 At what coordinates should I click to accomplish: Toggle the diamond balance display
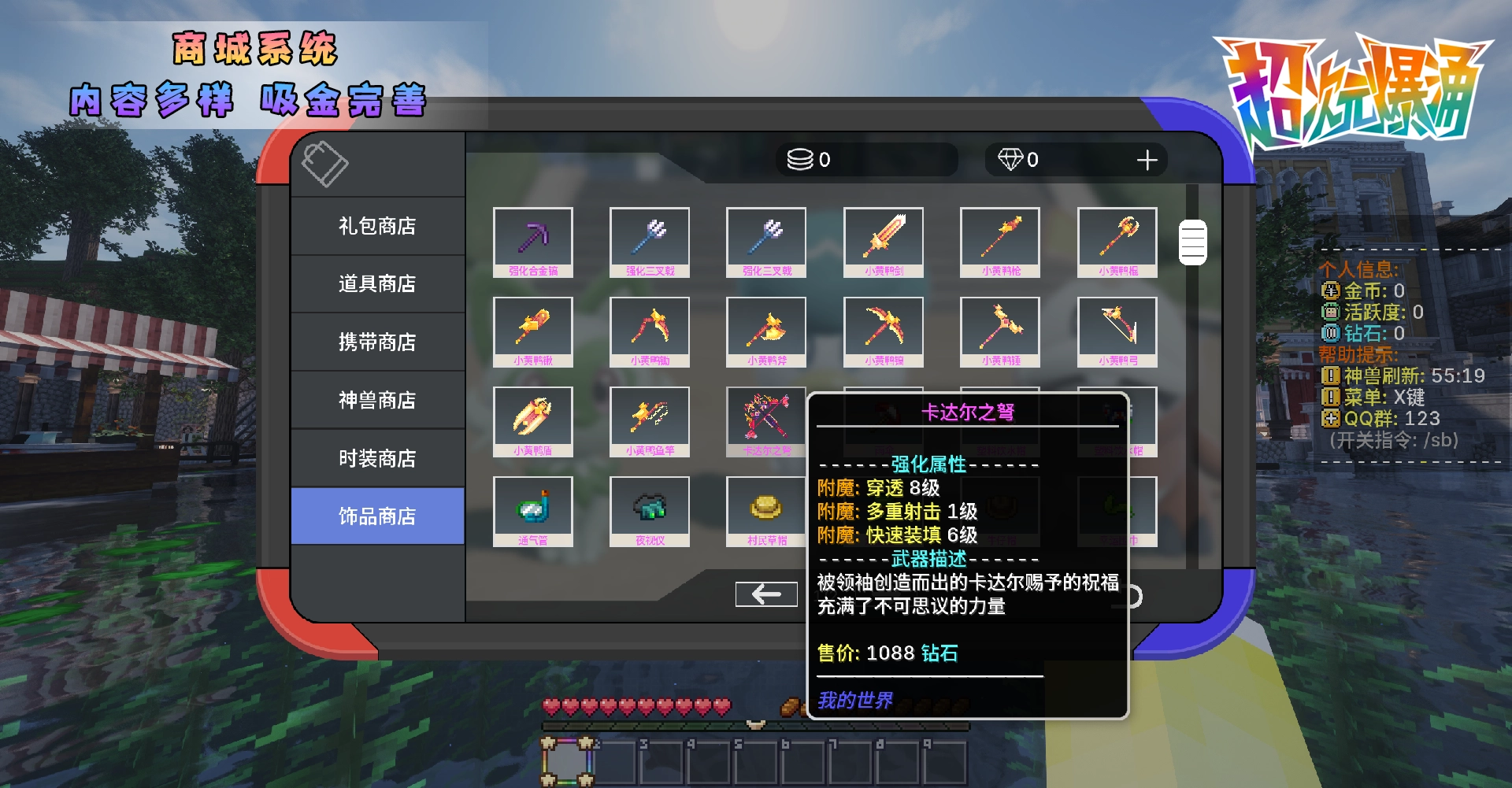(1076, 160)
